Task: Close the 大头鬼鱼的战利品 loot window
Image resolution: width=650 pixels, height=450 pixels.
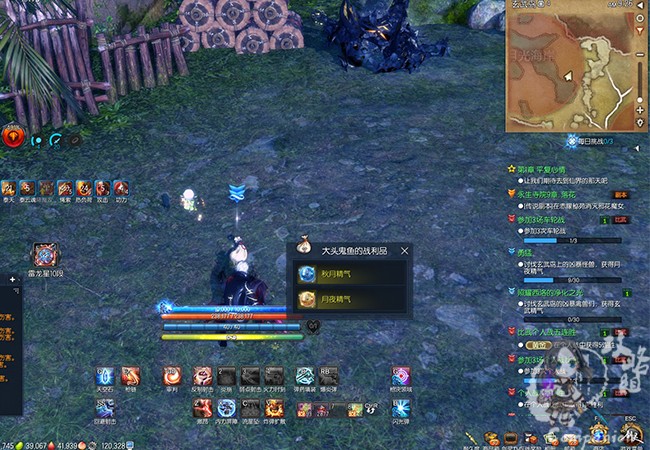Action: 404,250
